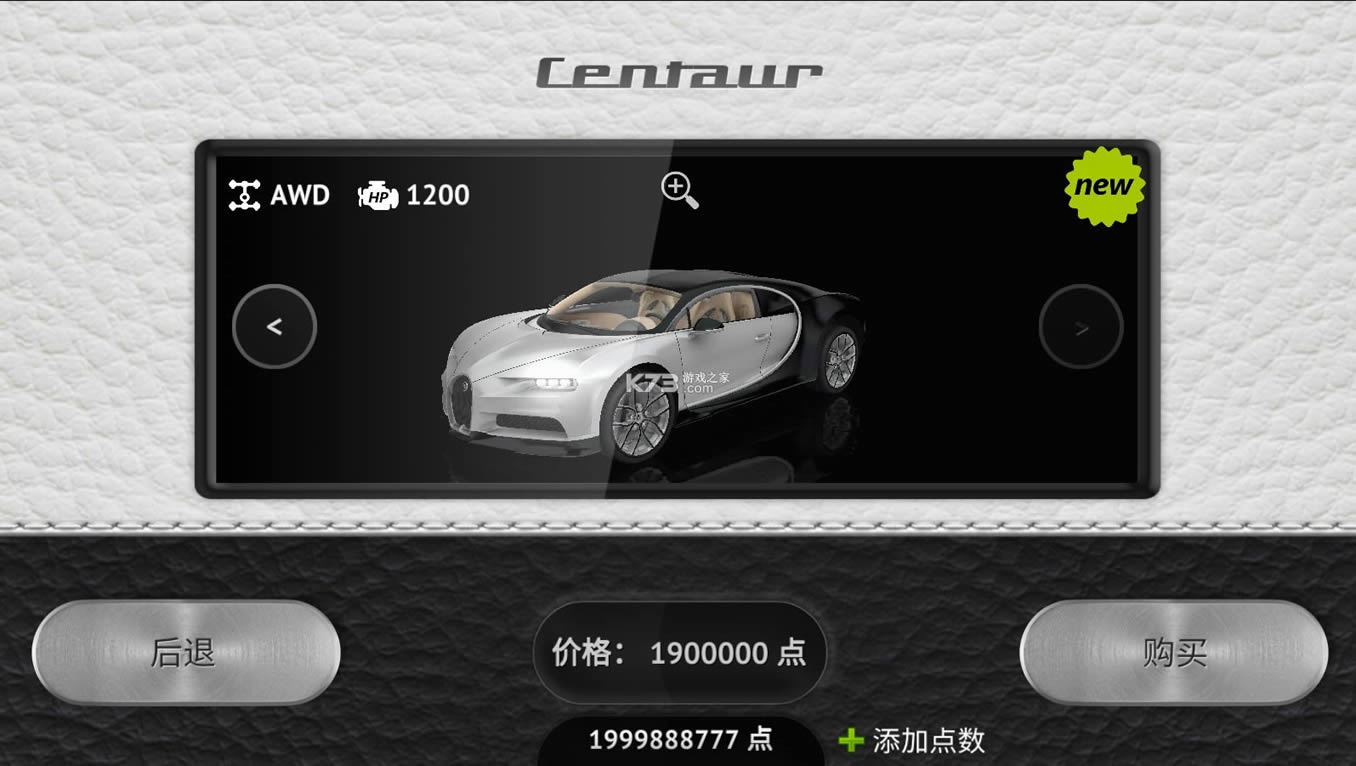
Task: Click the 价格 1900000点 price bar
Action: [x=680, y=654]
